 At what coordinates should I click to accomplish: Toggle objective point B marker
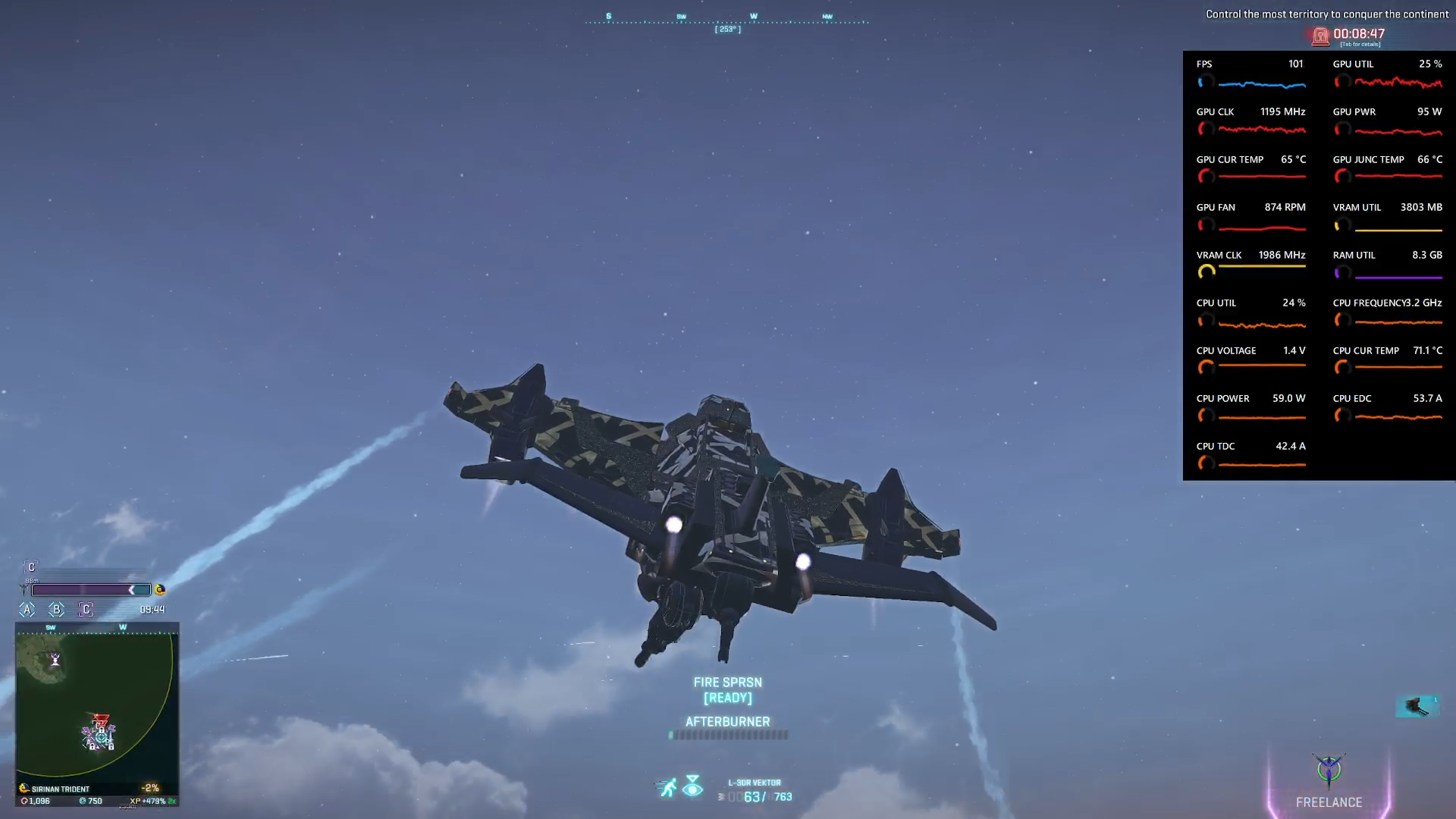point(55,609)
